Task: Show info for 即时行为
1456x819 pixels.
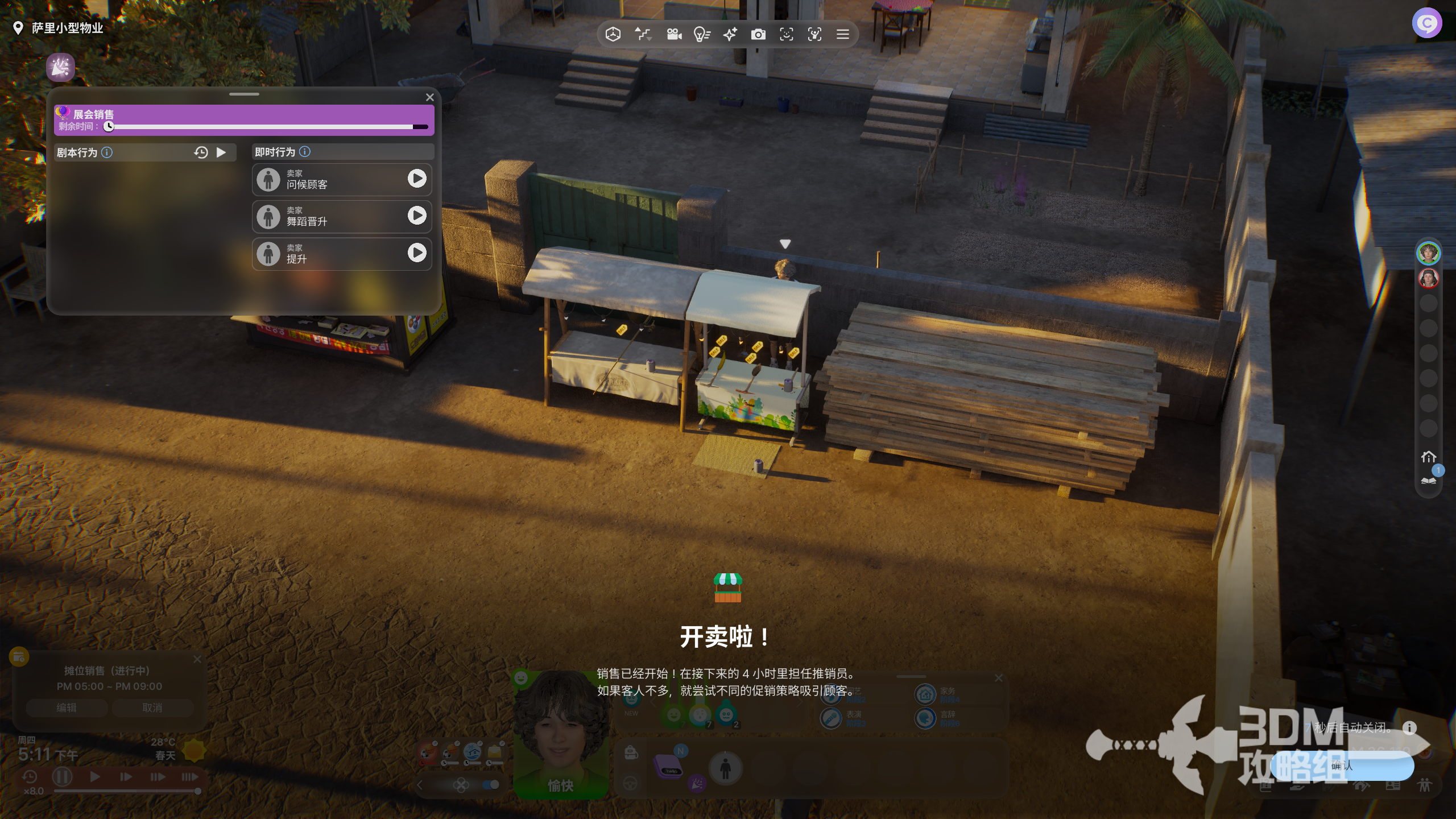Action: (x=305, y=152)
